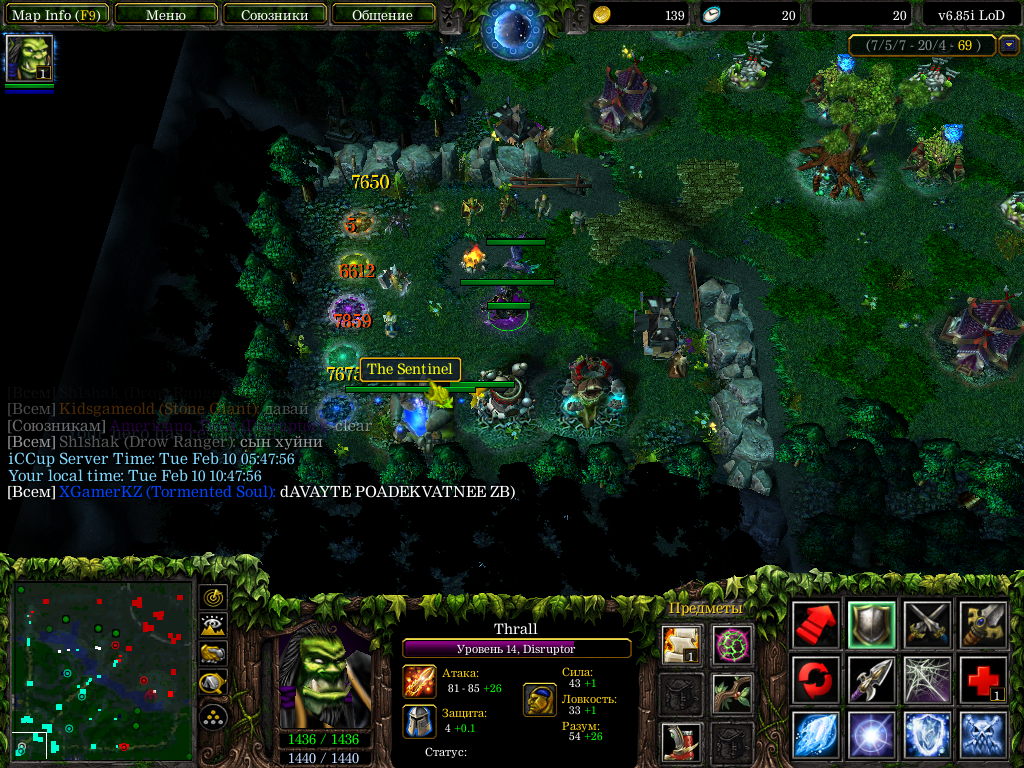Select the Thrall hero icon in the corner
Screen dimensions: 1024x768
point(29,58)
